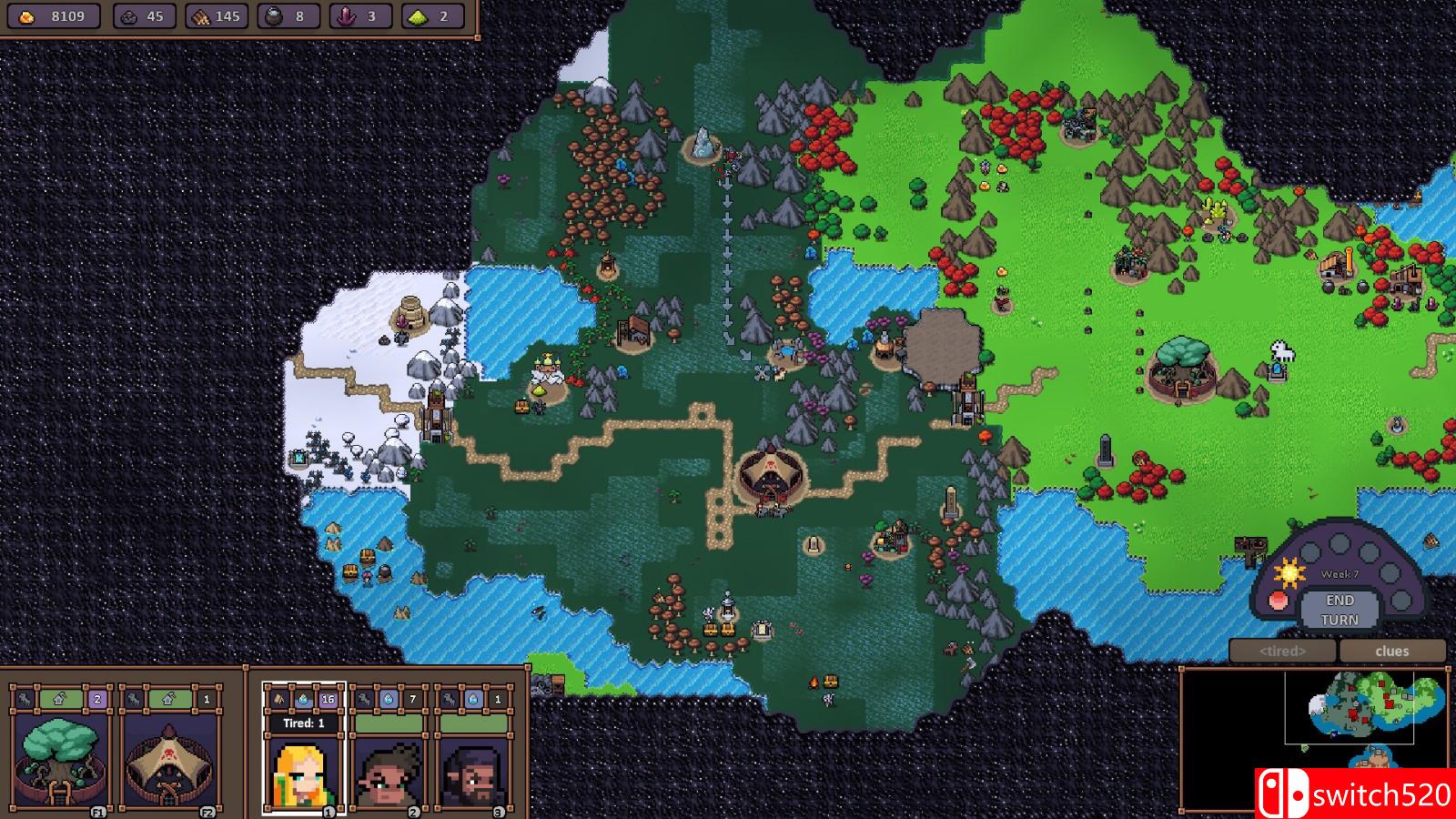Click the stone resource icon showing 45

click(128, 15)
